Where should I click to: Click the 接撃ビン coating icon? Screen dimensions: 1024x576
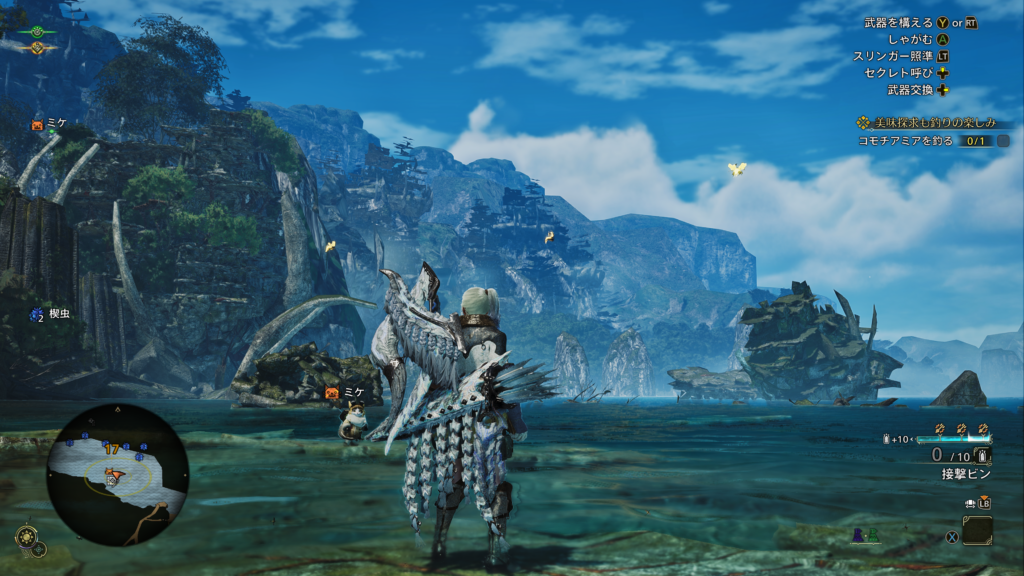983,456
